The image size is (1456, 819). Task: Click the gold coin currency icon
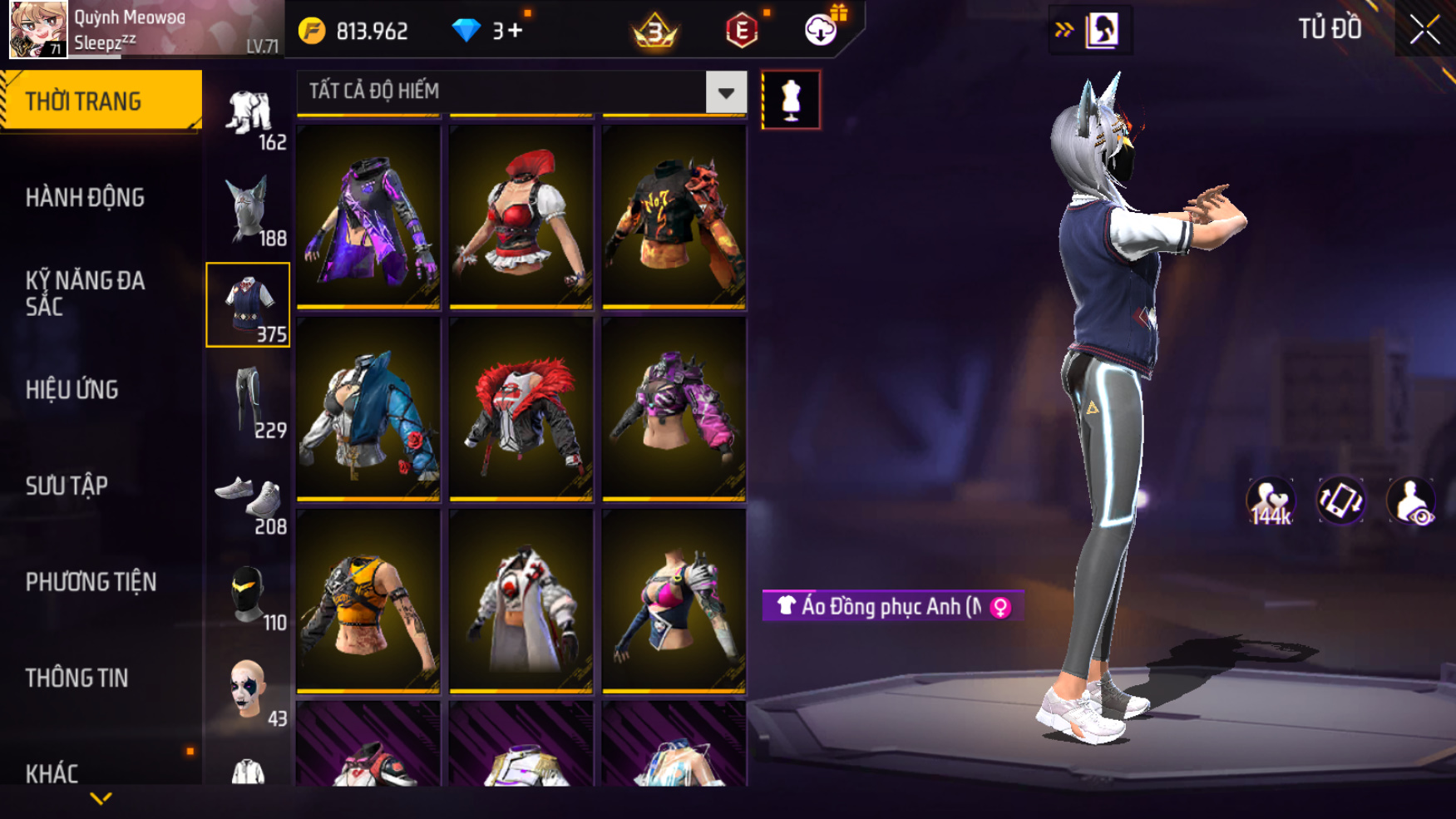312,32
